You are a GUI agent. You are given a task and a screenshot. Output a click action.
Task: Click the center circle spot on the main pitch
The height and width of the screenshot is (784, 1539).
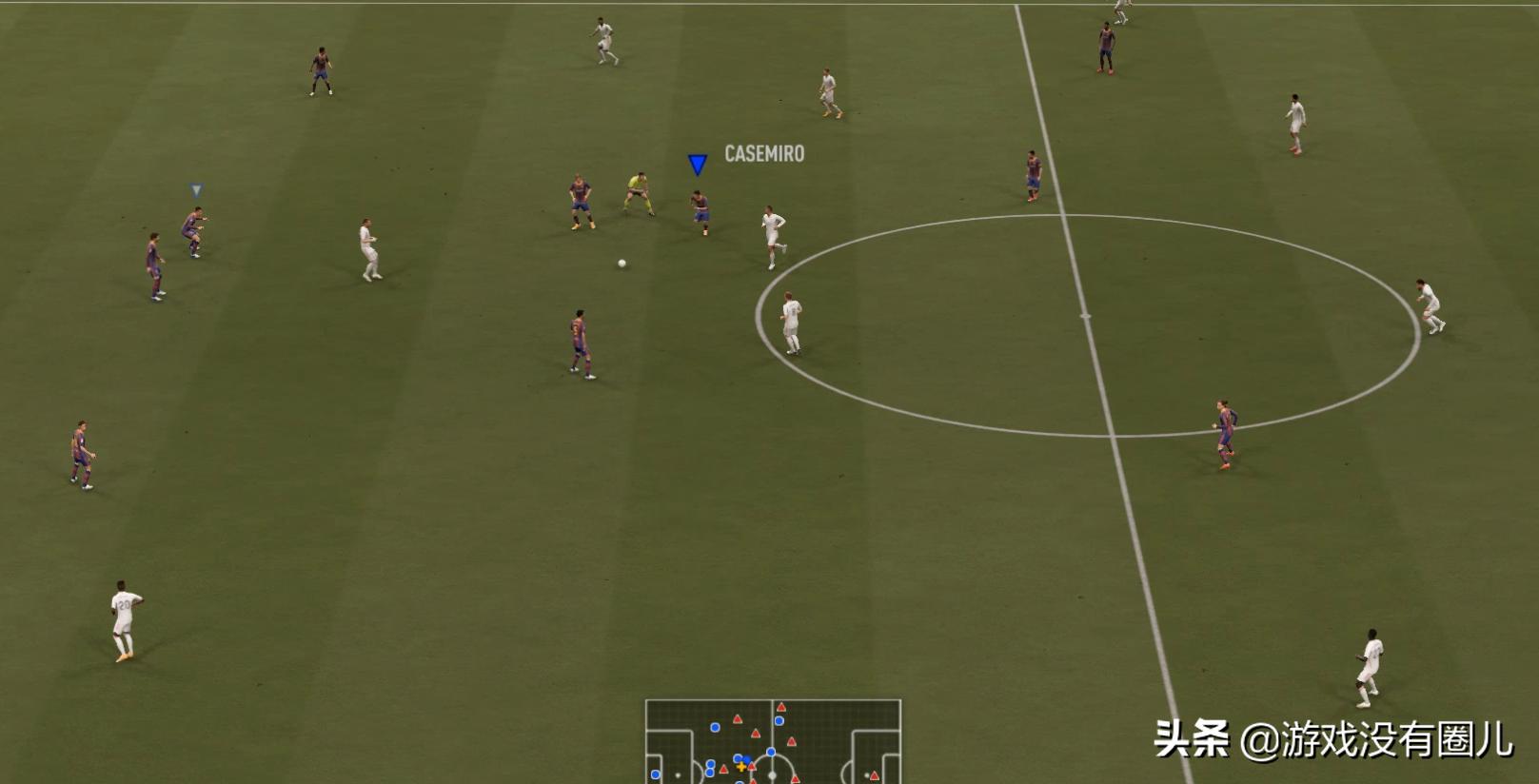pos(1087,314)
